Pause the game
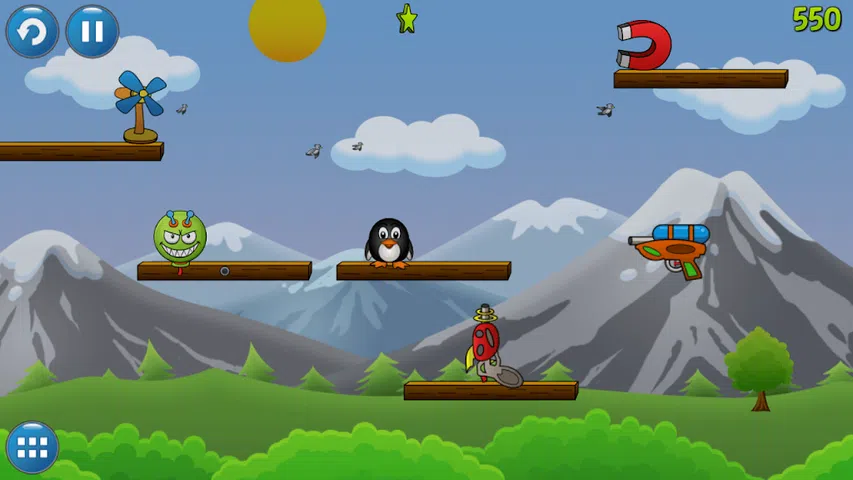This screenshot has height=480, width=853. [x=92, y=32]
